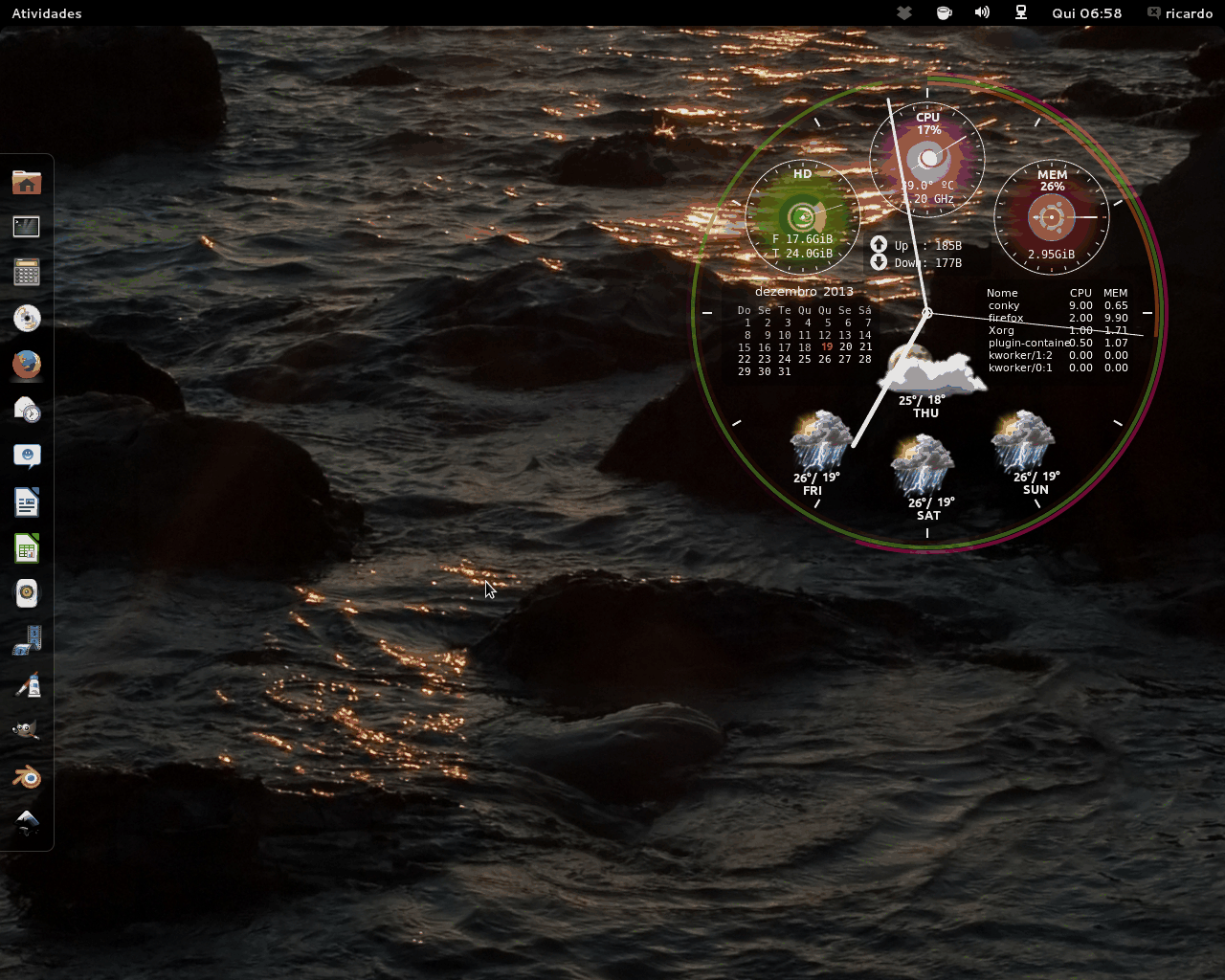
Task: Click the Dropbox status icon
Action: tap(904, 12)
